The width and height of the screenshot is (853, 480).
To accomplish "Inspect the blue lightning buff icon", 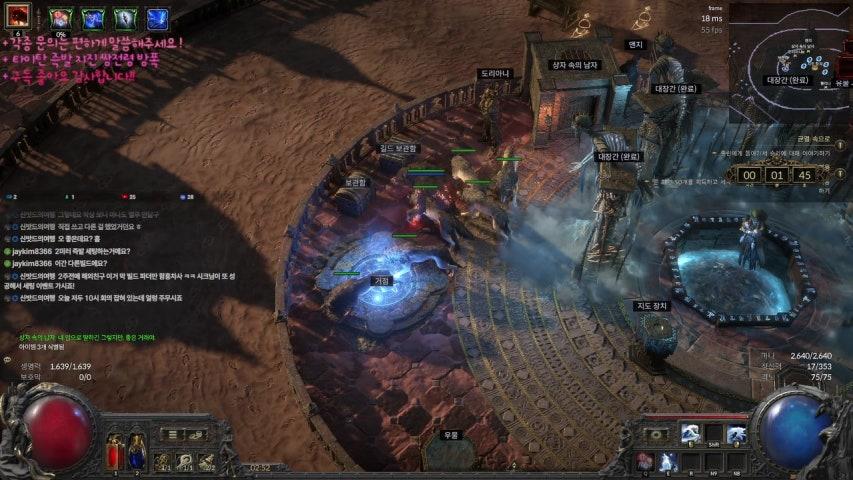I will point(157,19).
